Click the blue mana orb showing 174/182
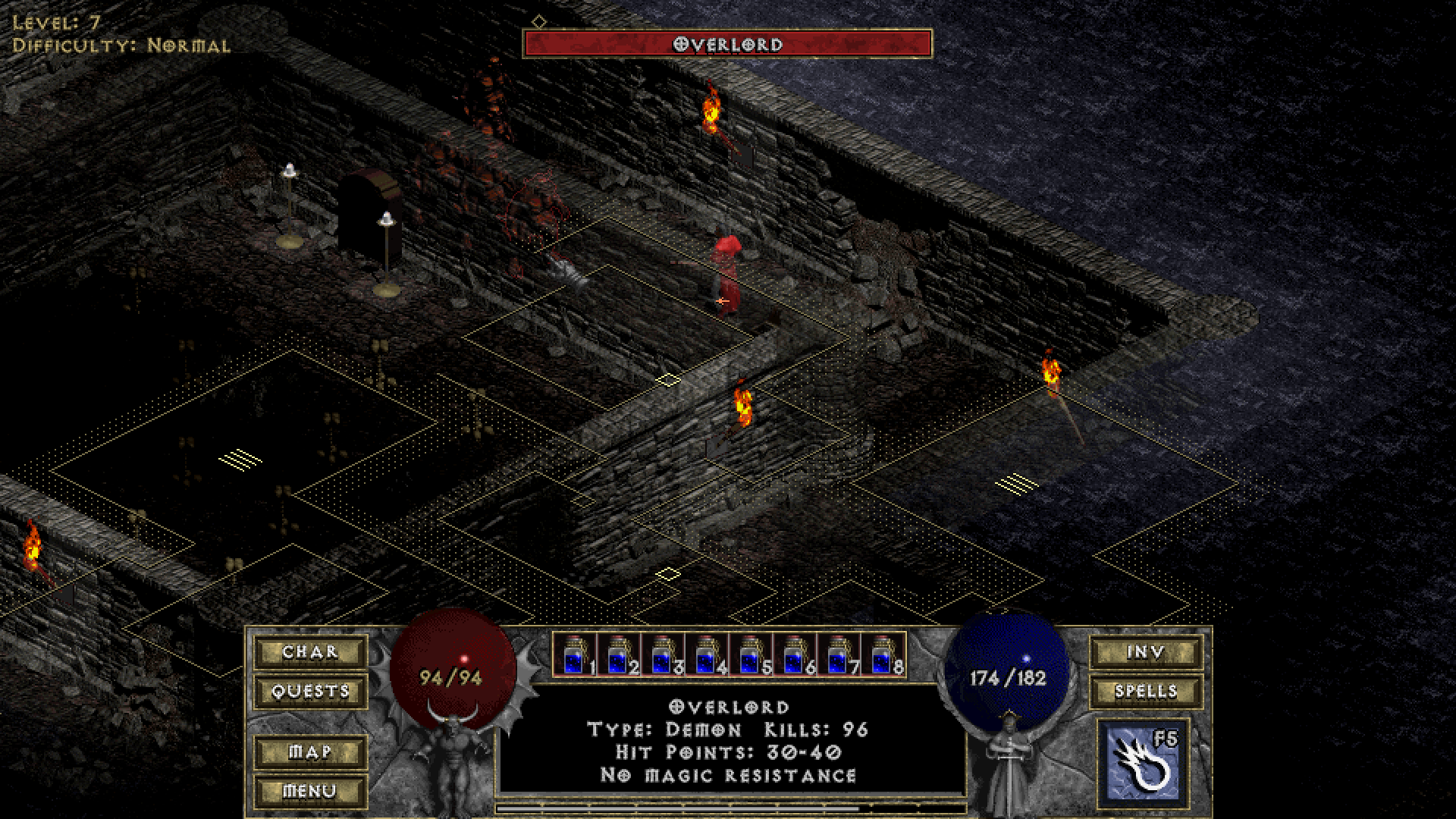The image size is (1456, 819). [1009, 667]
